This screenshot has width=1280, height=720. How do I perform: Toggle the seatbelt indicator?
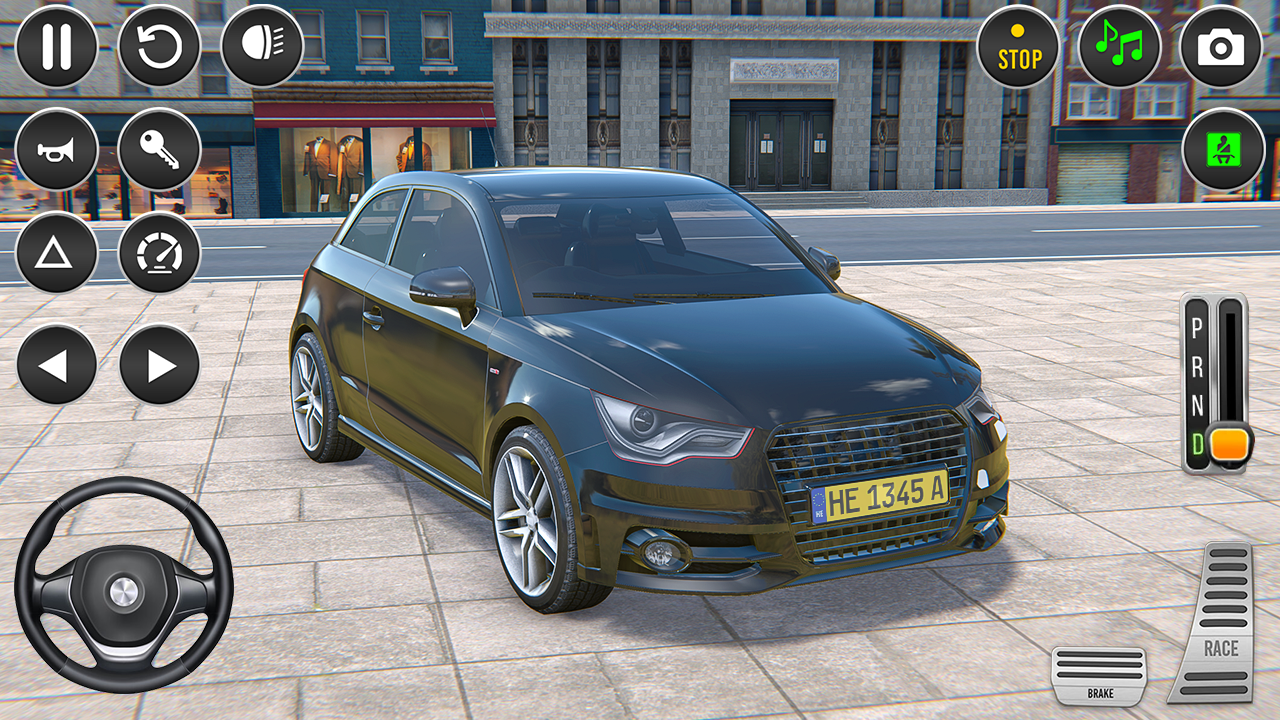coord(1222,148)
